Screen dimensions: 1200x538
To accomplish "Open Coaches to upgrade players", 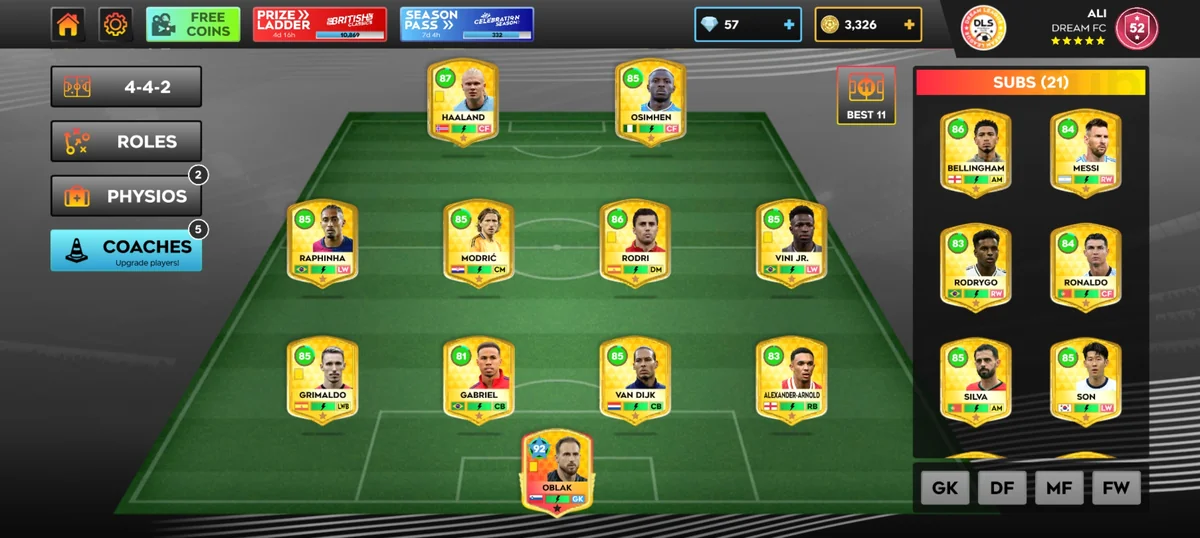I will (127, 251).
